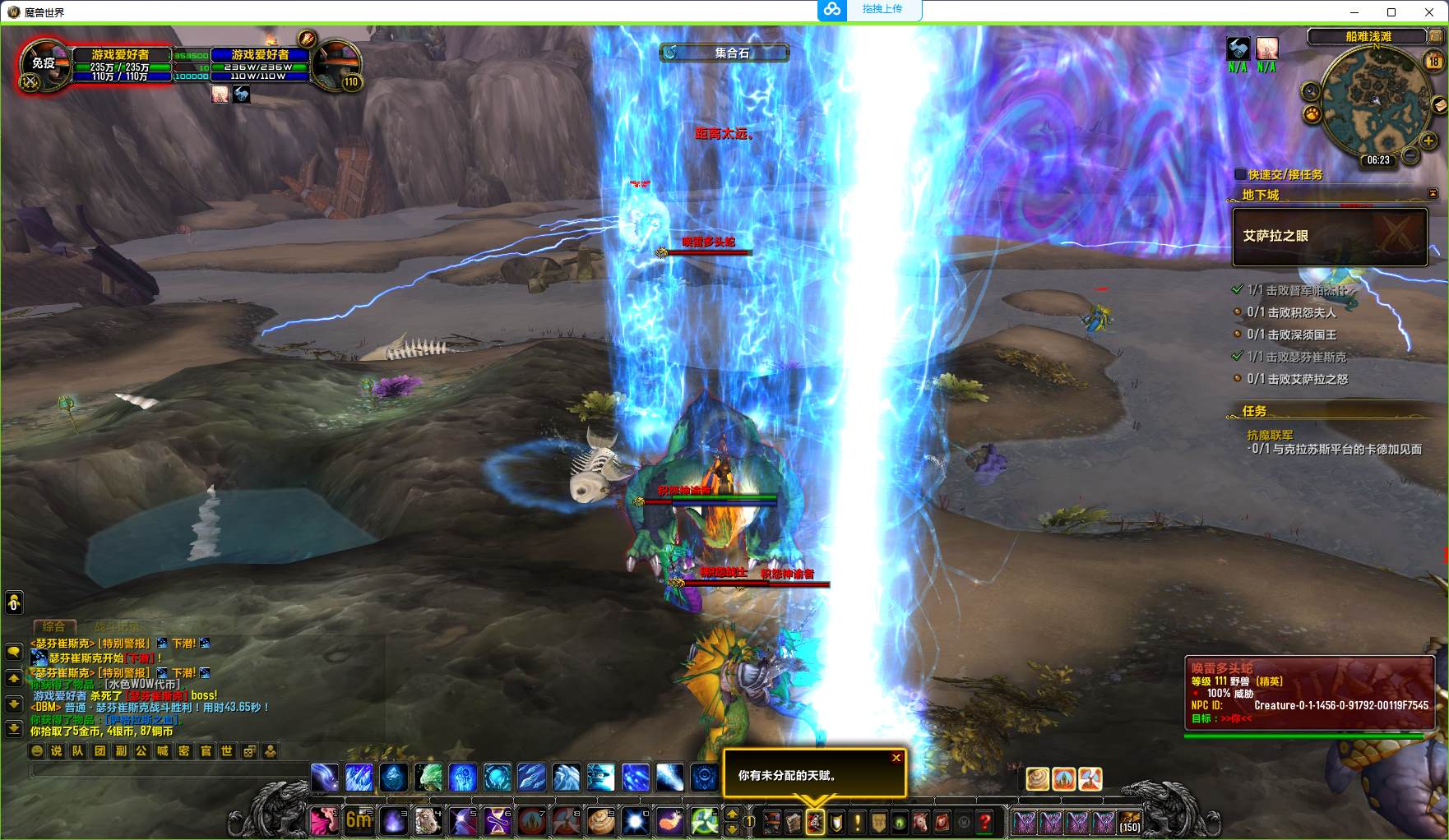Viewport: 1449px width, 840px height.
Task: Maximize the game window
Action: point(1391,12)
